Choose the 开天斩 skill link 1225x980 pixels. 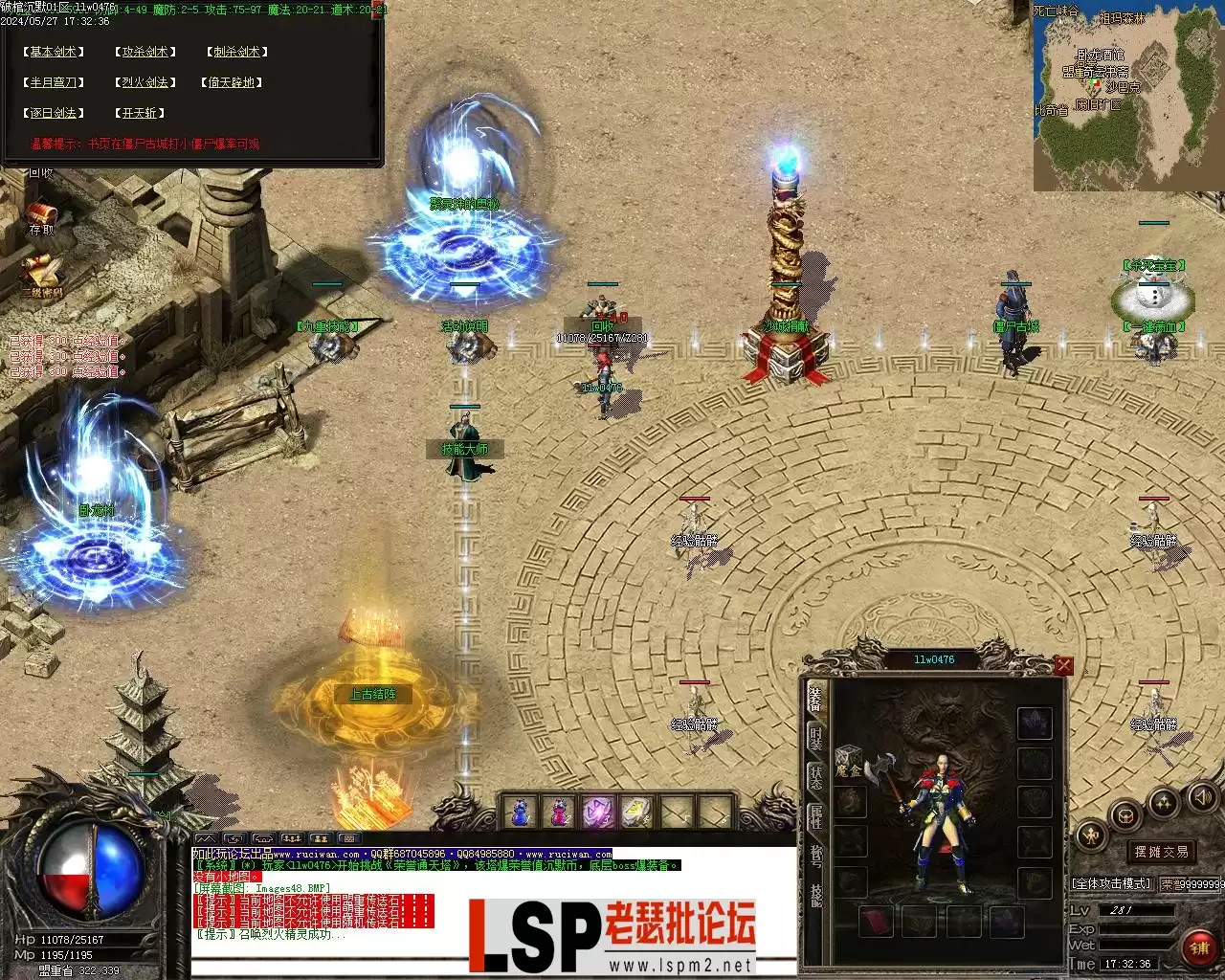point(140,113)
